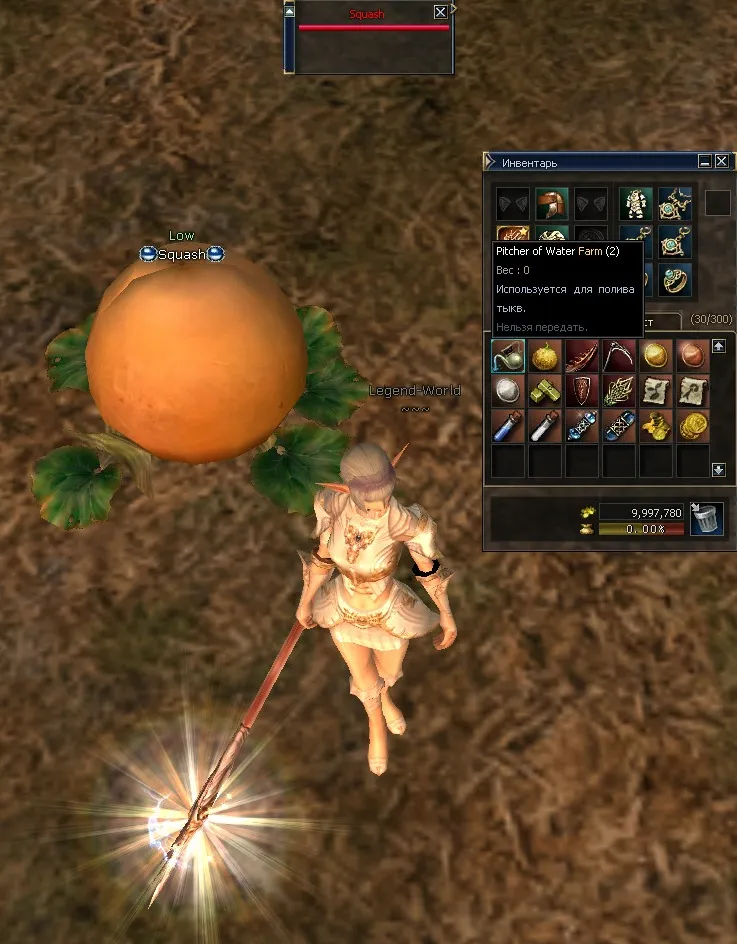Use the Pitcher of Water item
This screenshot has height=944, width=737.
508,356
